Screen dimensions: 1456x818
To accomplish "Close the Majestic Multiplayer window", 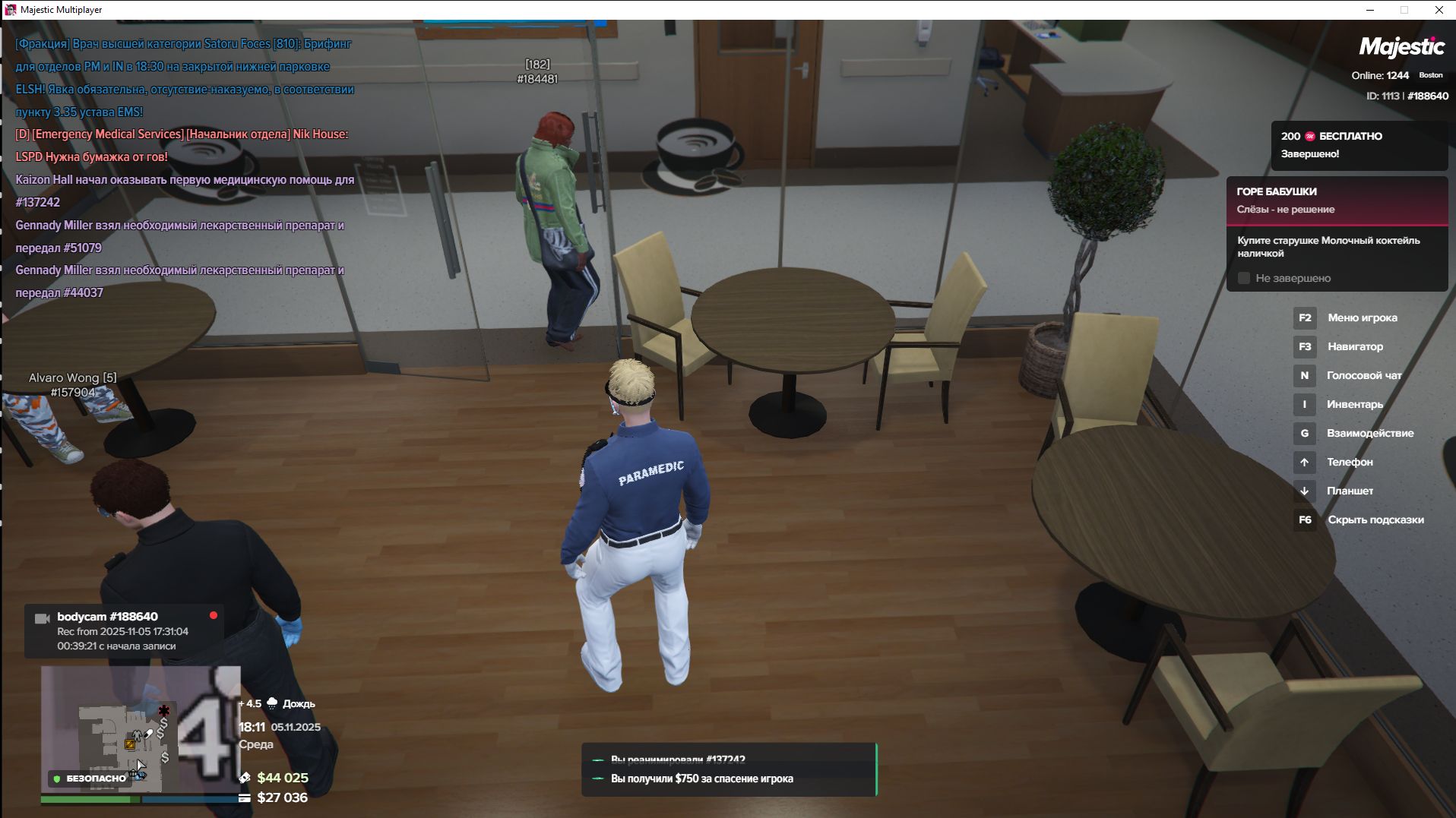I will pos(1439,10).
